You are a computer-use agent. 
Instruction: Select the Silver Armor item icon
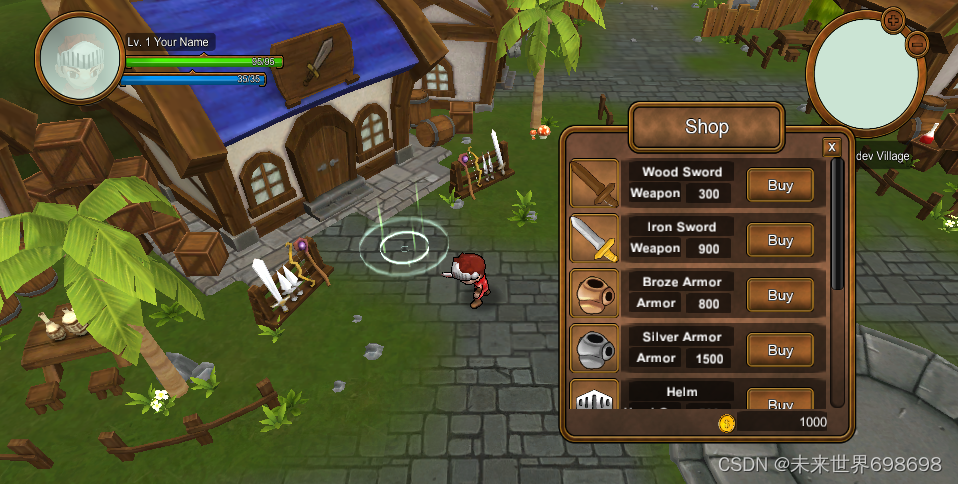594,349
